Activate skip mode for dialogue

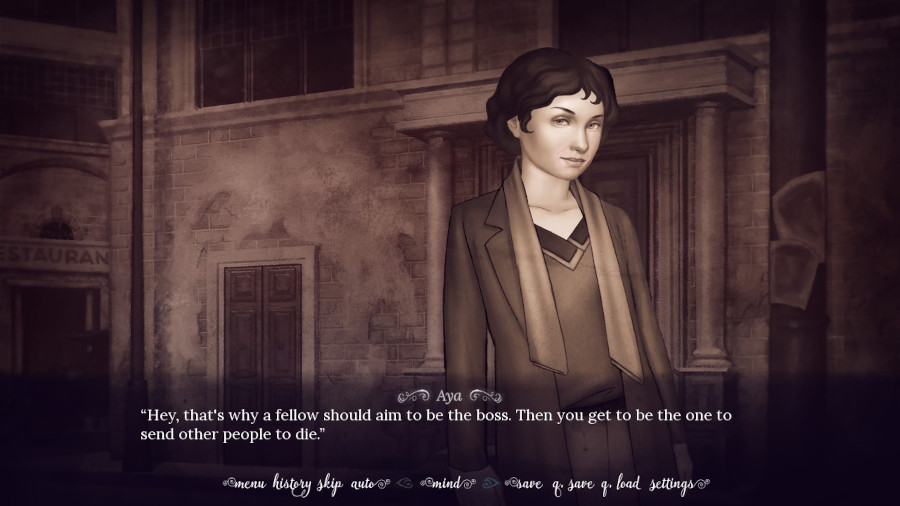(331, 485)
